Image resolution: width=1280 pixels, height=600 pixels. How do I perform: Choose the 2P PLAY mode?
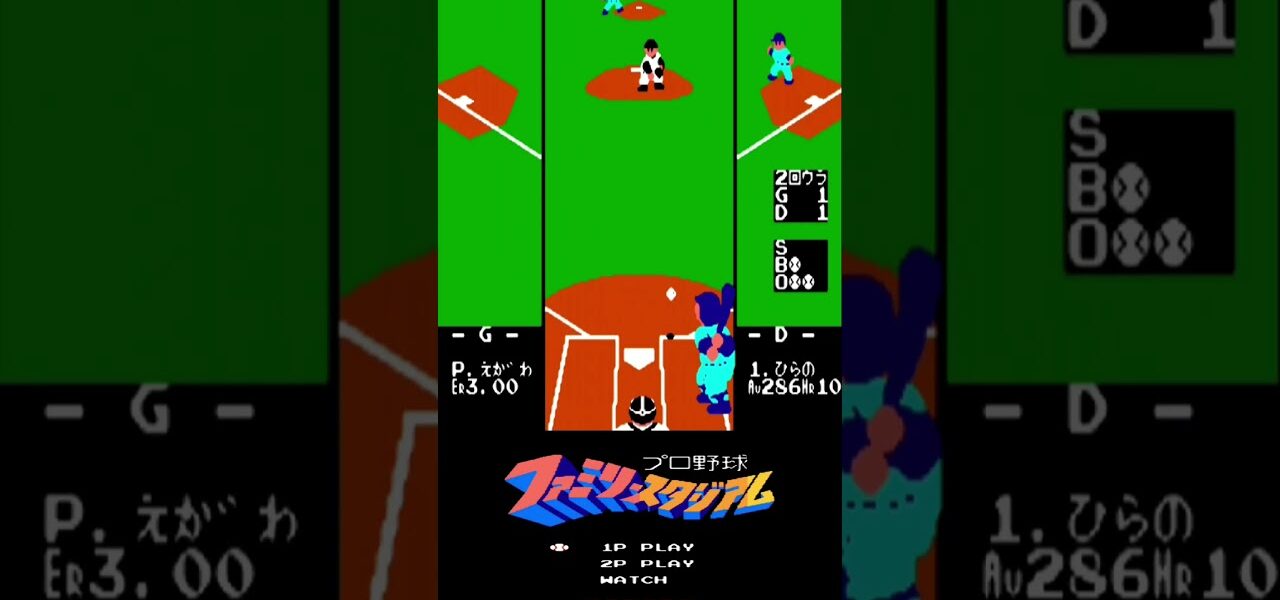coord(647,563)
